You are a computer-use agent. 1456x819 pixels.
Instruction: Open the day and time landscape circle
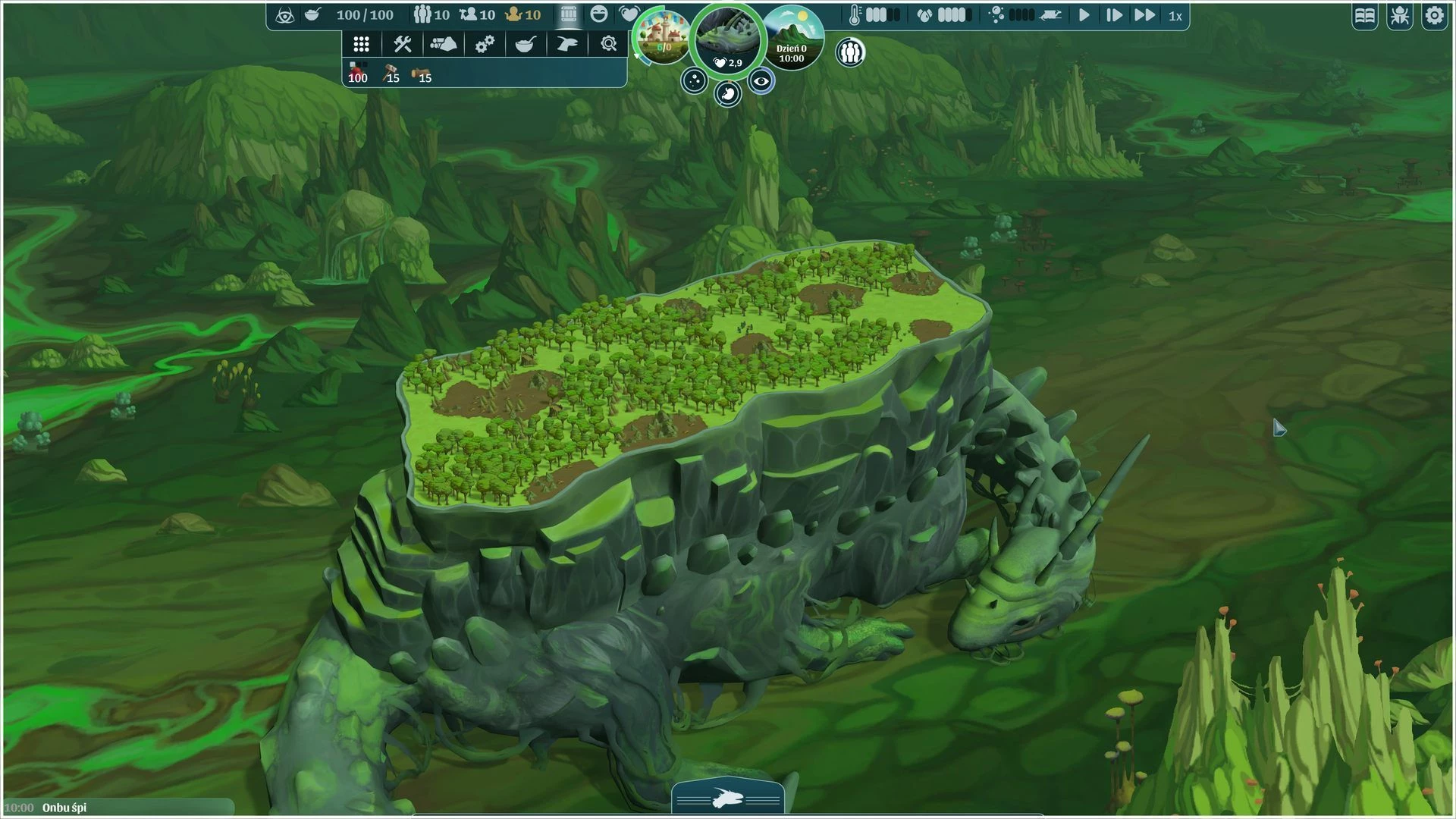coord(792,38)
